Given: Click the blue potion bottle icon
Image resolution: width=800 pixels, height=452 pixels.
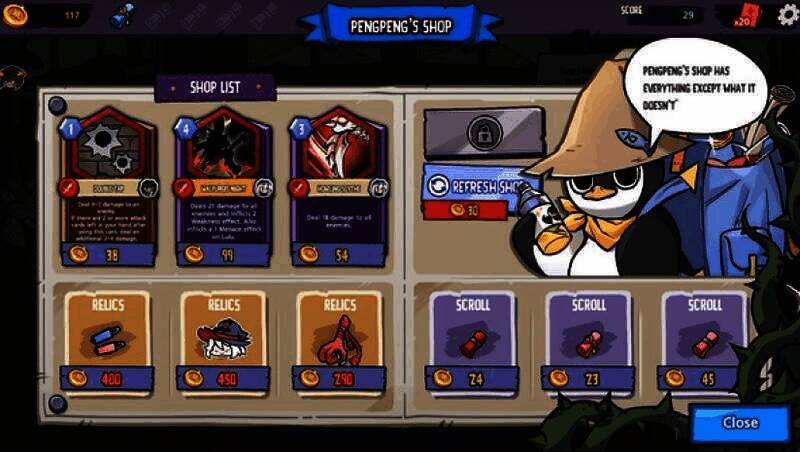Looking at the screenshot, I should pos(124,14).
